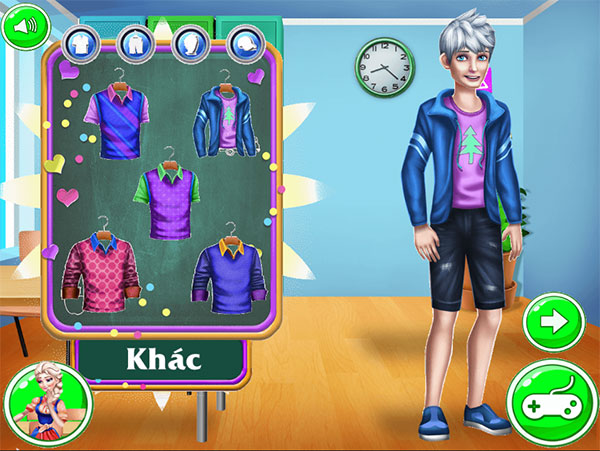Open the shirts clothing category

[80, 43]
